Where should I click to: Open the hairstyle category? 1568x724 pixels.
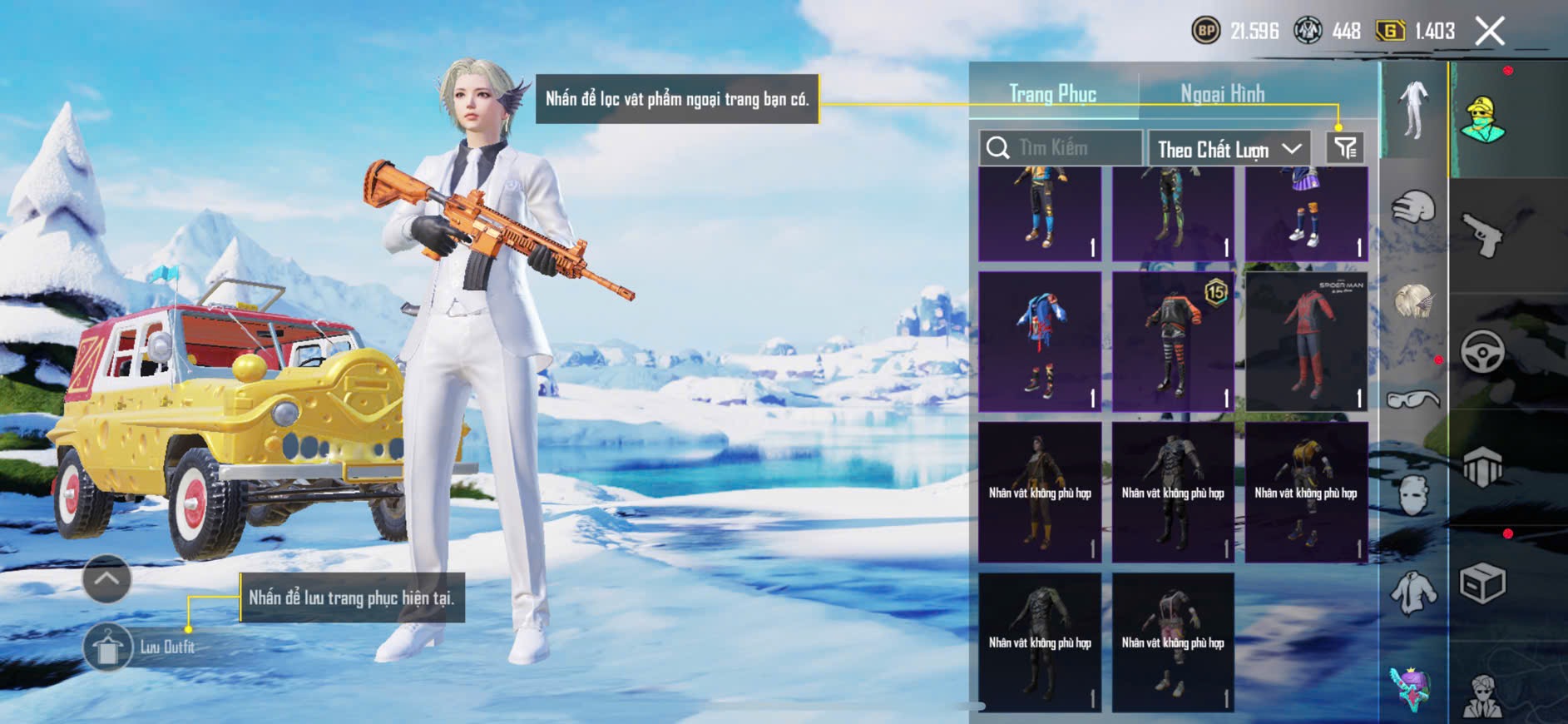click(x=1413, y=301)
